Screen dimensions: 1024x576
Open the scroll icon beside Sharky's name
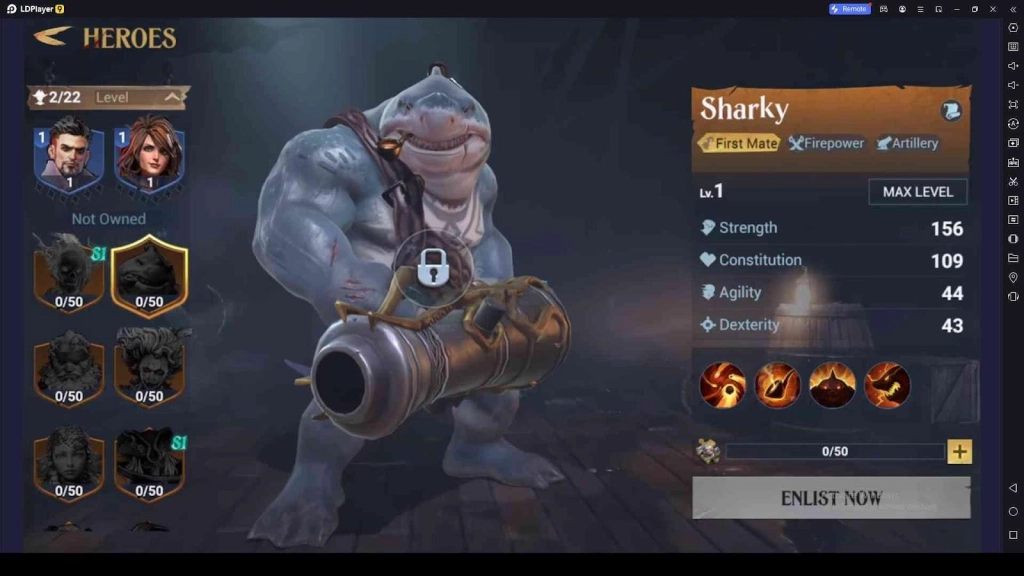pos(950,111)
